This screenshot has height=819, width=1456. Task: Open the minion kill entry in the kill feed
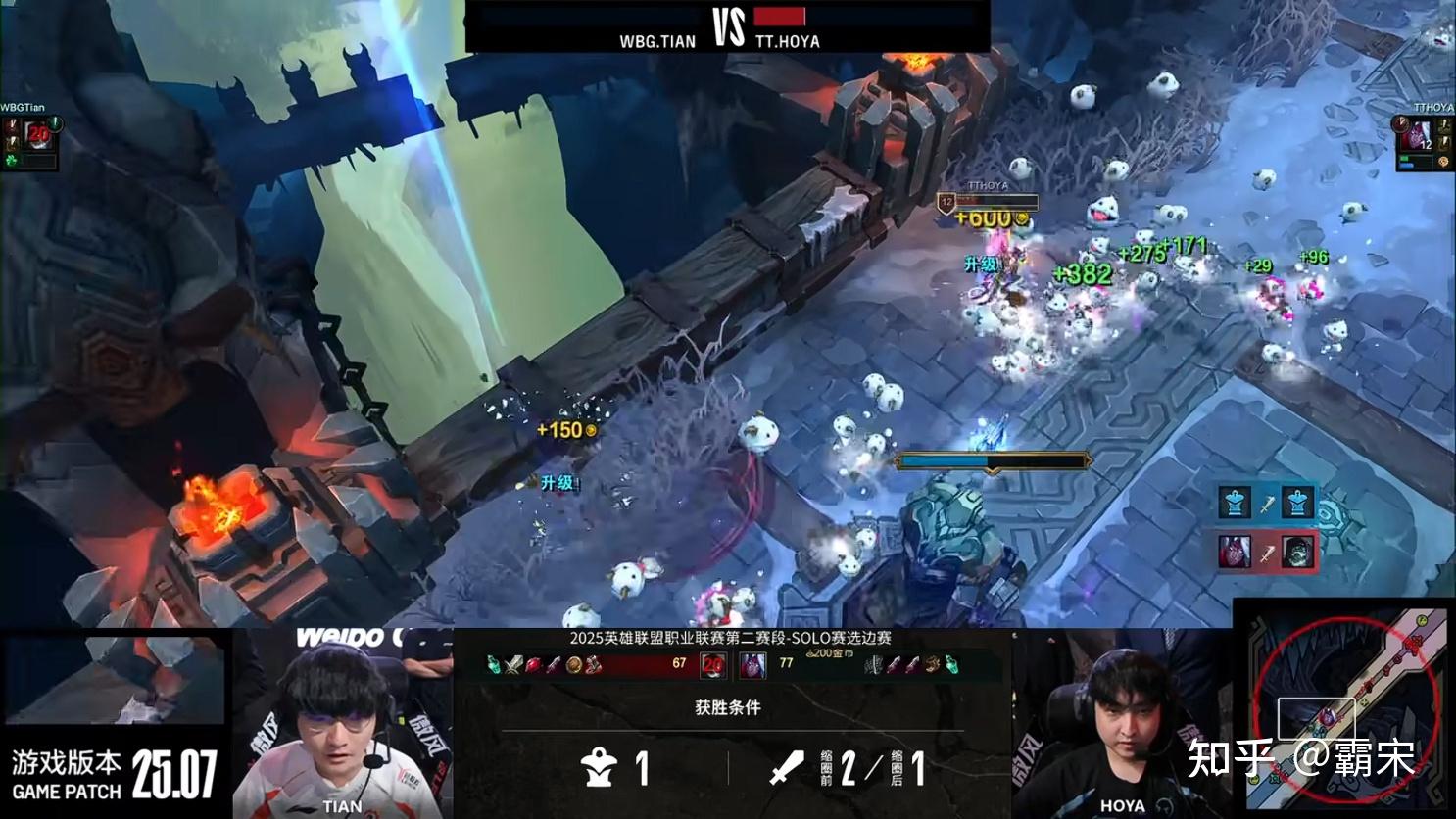pyautogui.click(x=1267, y=503)
